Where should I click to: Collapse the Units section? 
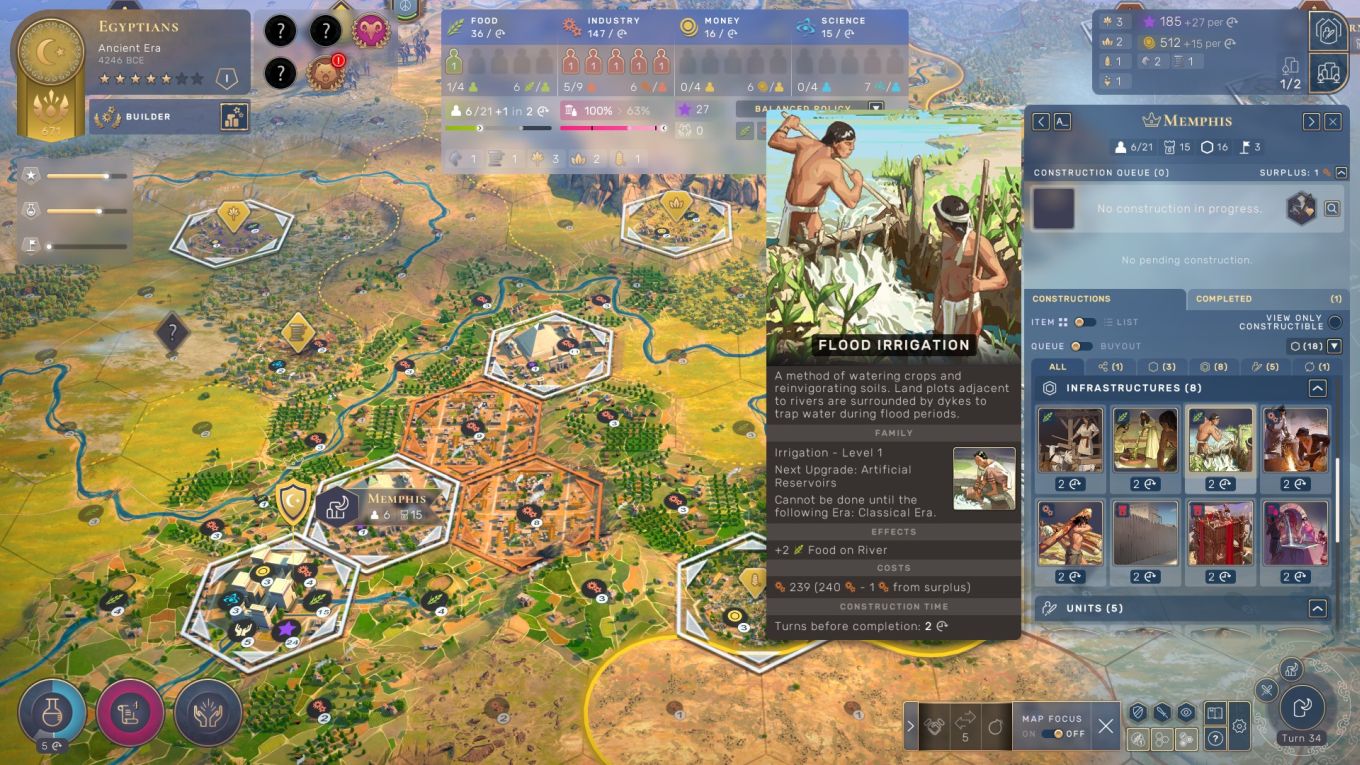[1317, 608]
